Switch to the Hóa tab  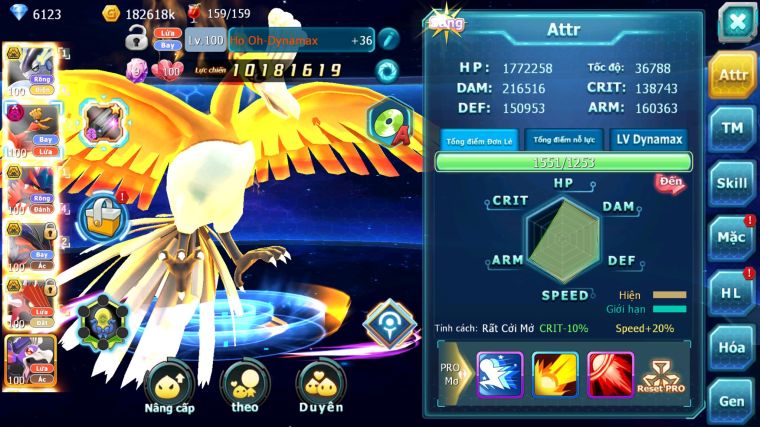click(x=732, y=347)
